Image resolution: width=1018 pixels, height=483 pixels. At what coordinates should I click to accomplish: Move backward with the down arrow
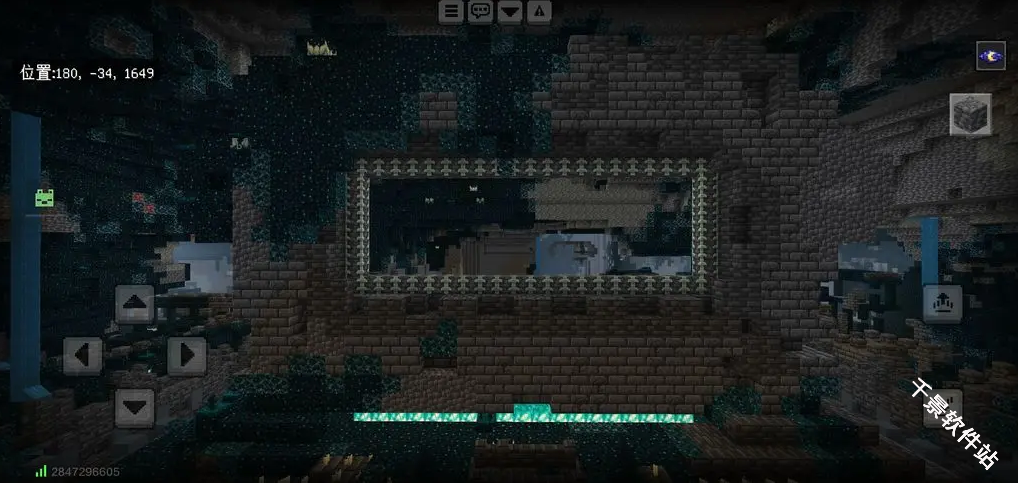click(135, 407)
